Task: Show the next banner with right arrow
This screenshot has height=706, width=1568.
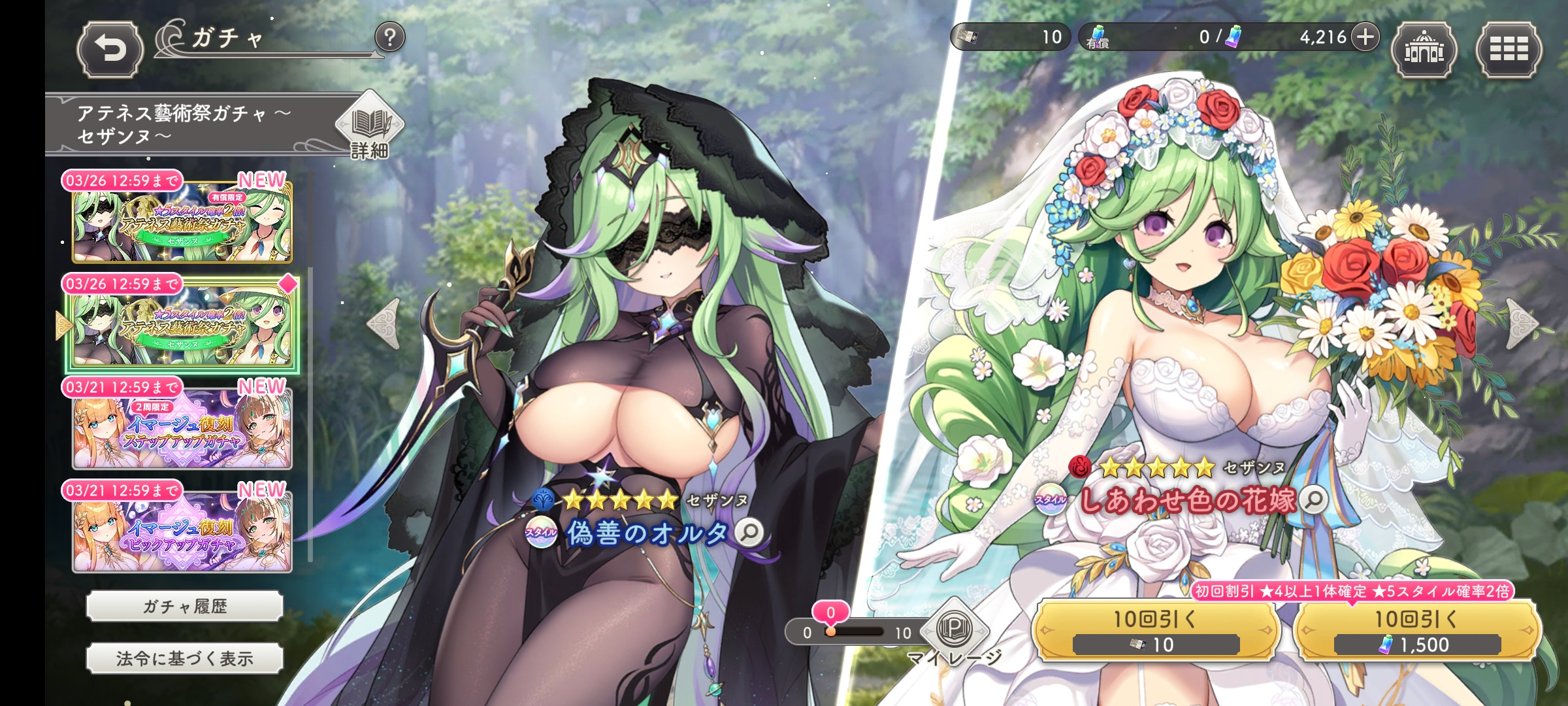Action: [1522, 324]
